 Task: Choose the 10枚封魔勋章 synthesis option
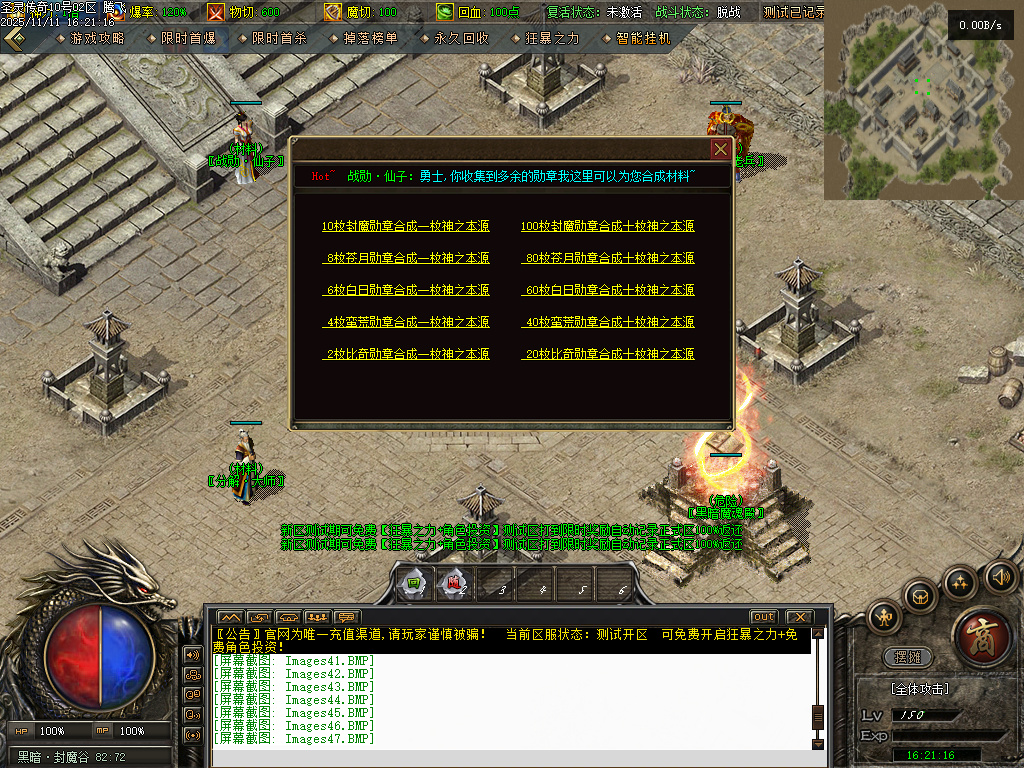[405, 227]
